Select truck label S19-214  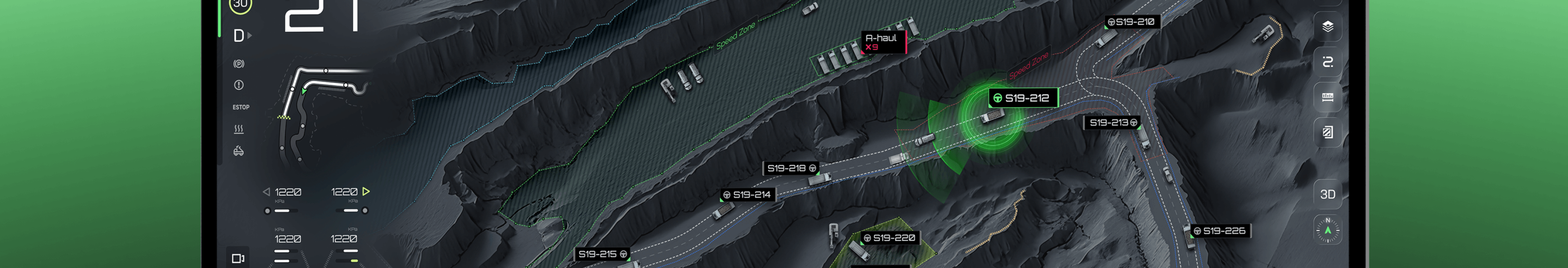(x=747, y=195)
